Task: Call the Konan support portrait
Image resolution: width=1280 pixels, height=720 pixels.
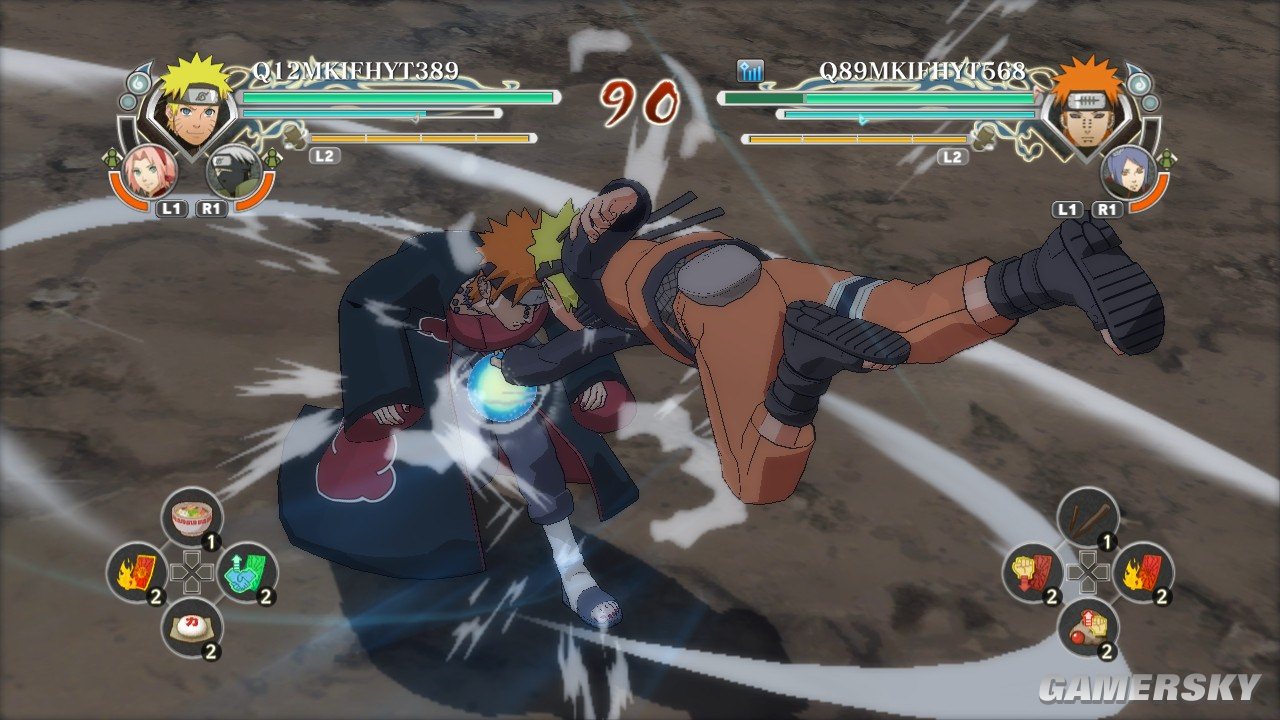Action: [1127, 170]
